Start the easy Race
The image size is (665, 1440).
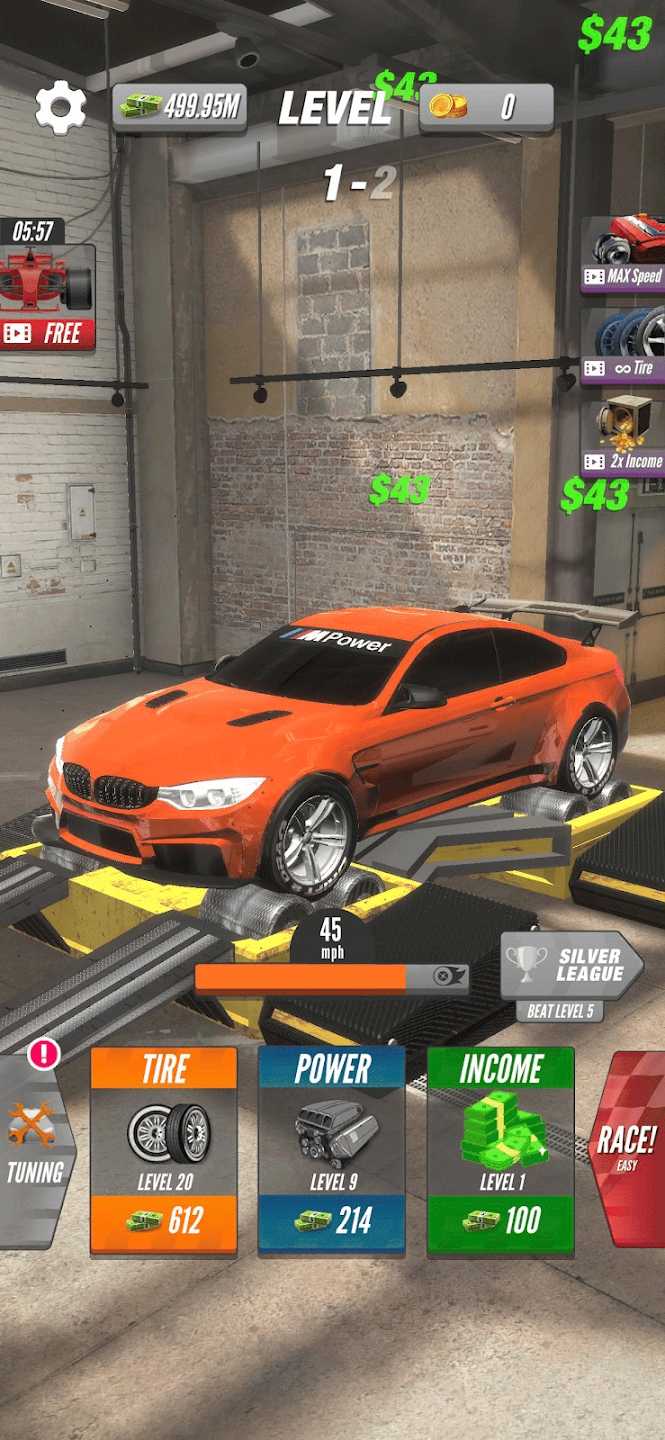628,1148
